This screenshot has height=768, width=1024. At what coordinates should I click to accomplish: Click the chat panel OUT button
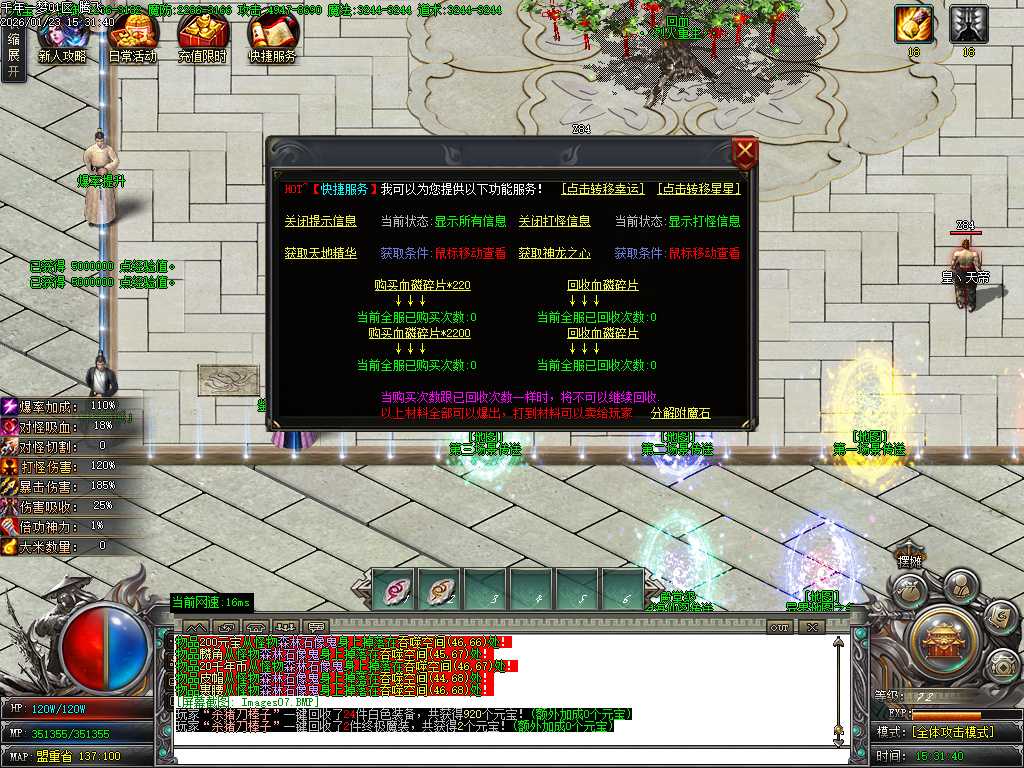[779, 627]
